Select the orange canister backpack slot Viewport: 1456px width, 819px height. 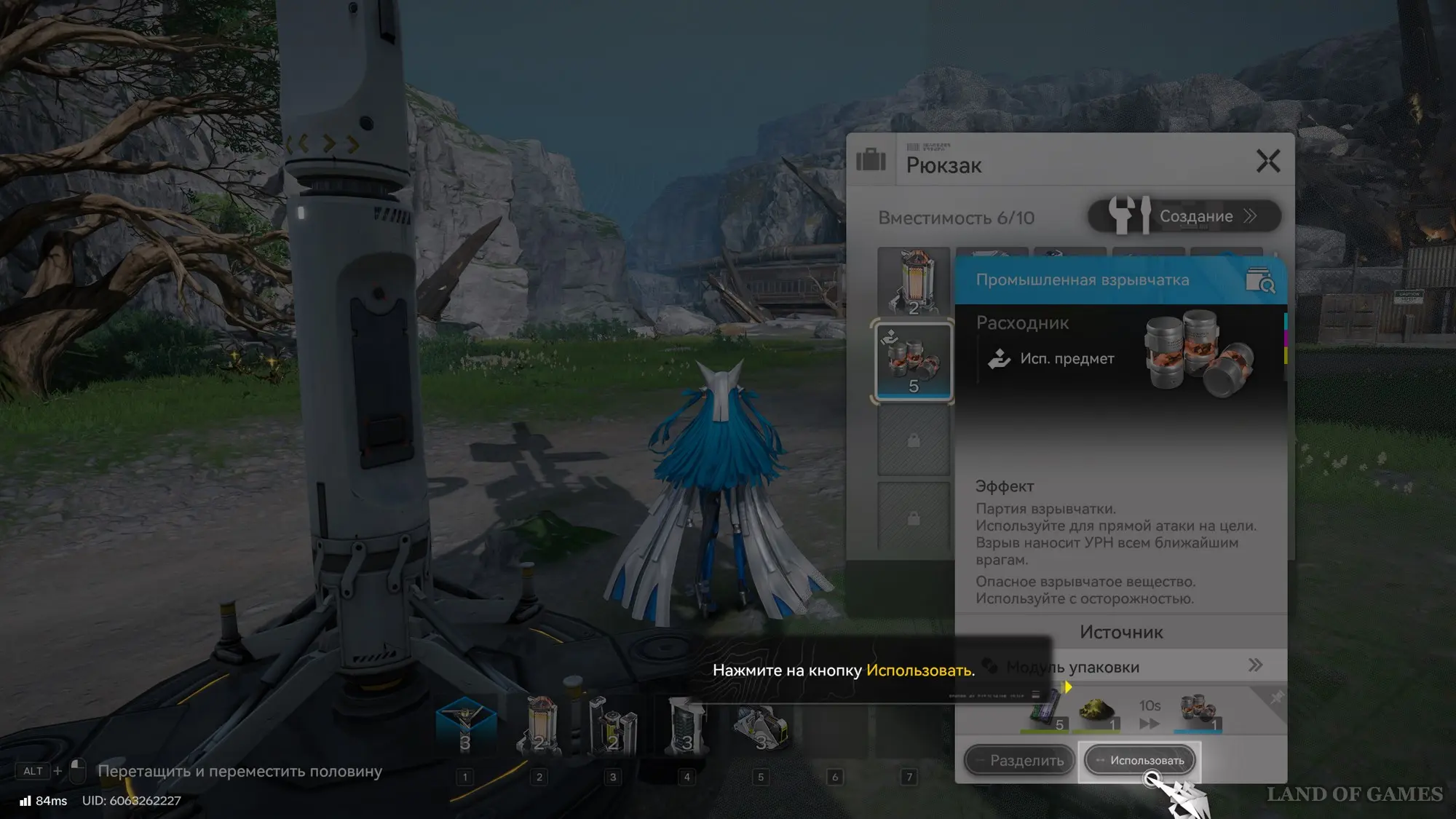tap(913, 282)
